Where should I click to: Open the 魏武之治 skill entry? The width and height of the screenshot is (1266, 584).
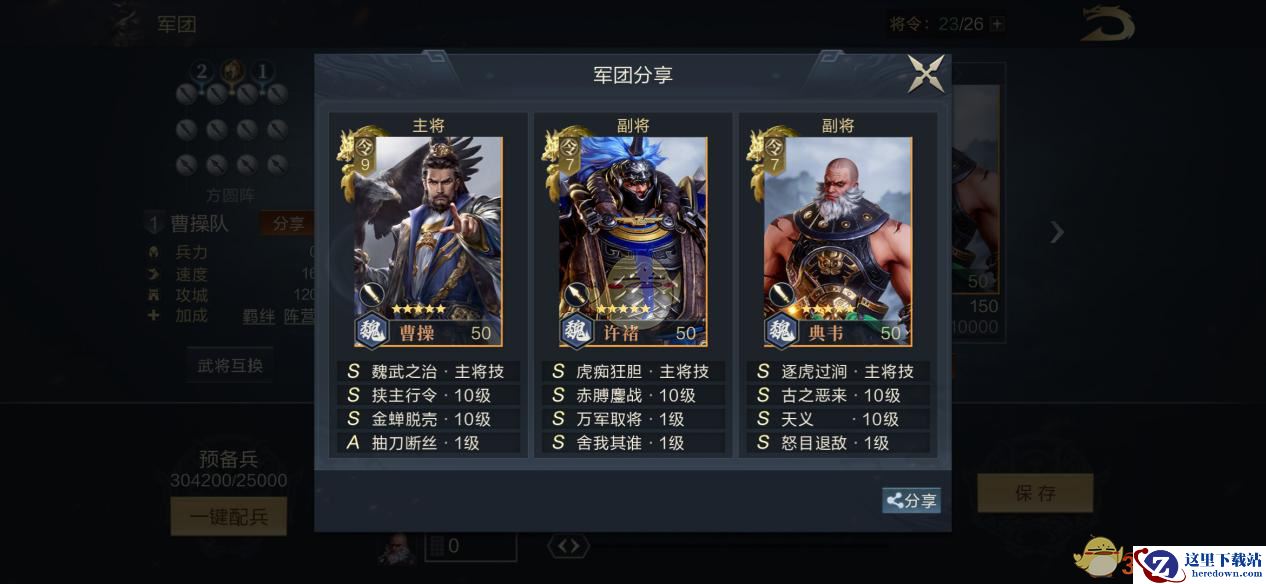click(x=428, y=371)
